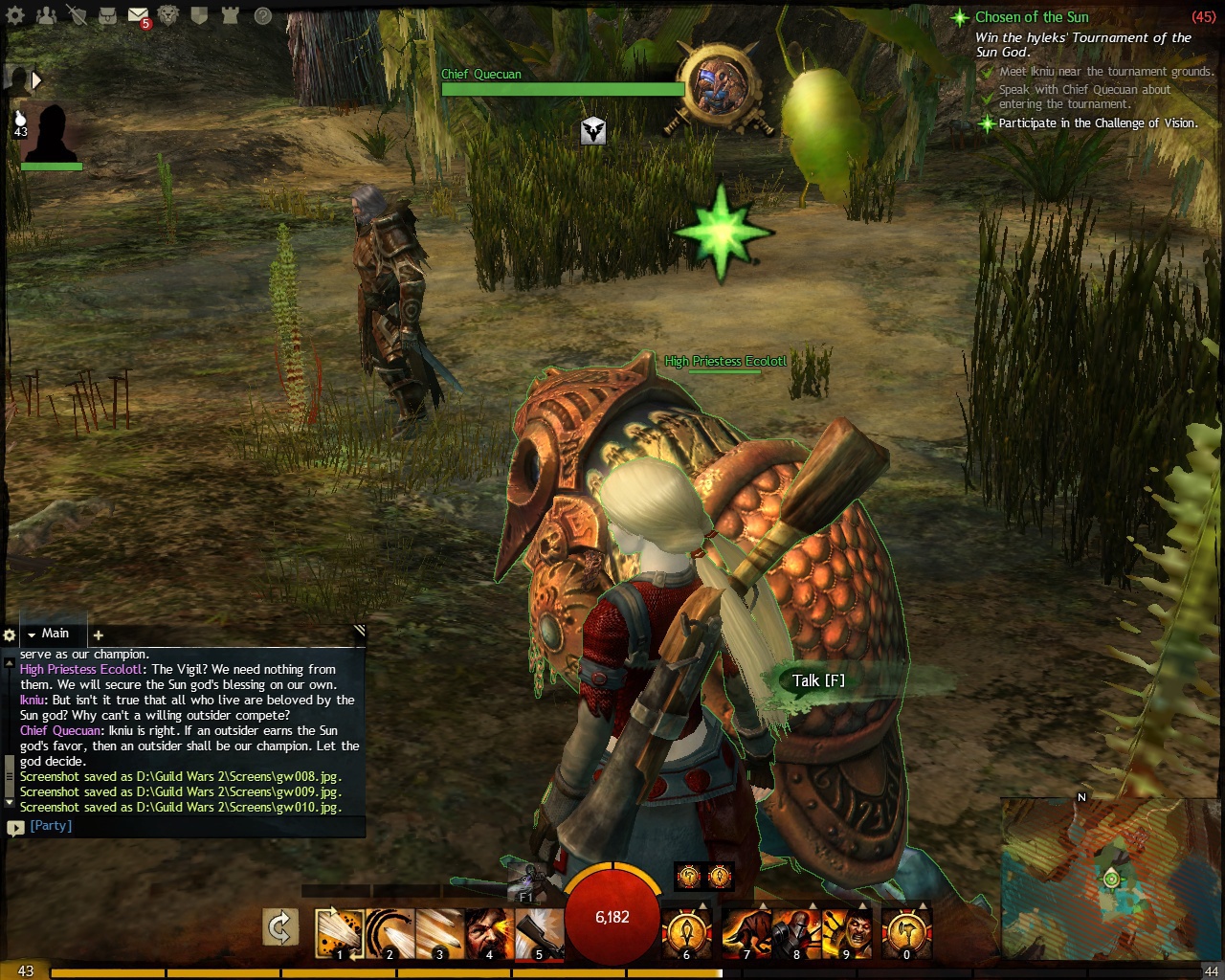The image size is (1225, 980).
Task: Open the Black Lion Trading Company icon
Action: (x=169, y=15)
